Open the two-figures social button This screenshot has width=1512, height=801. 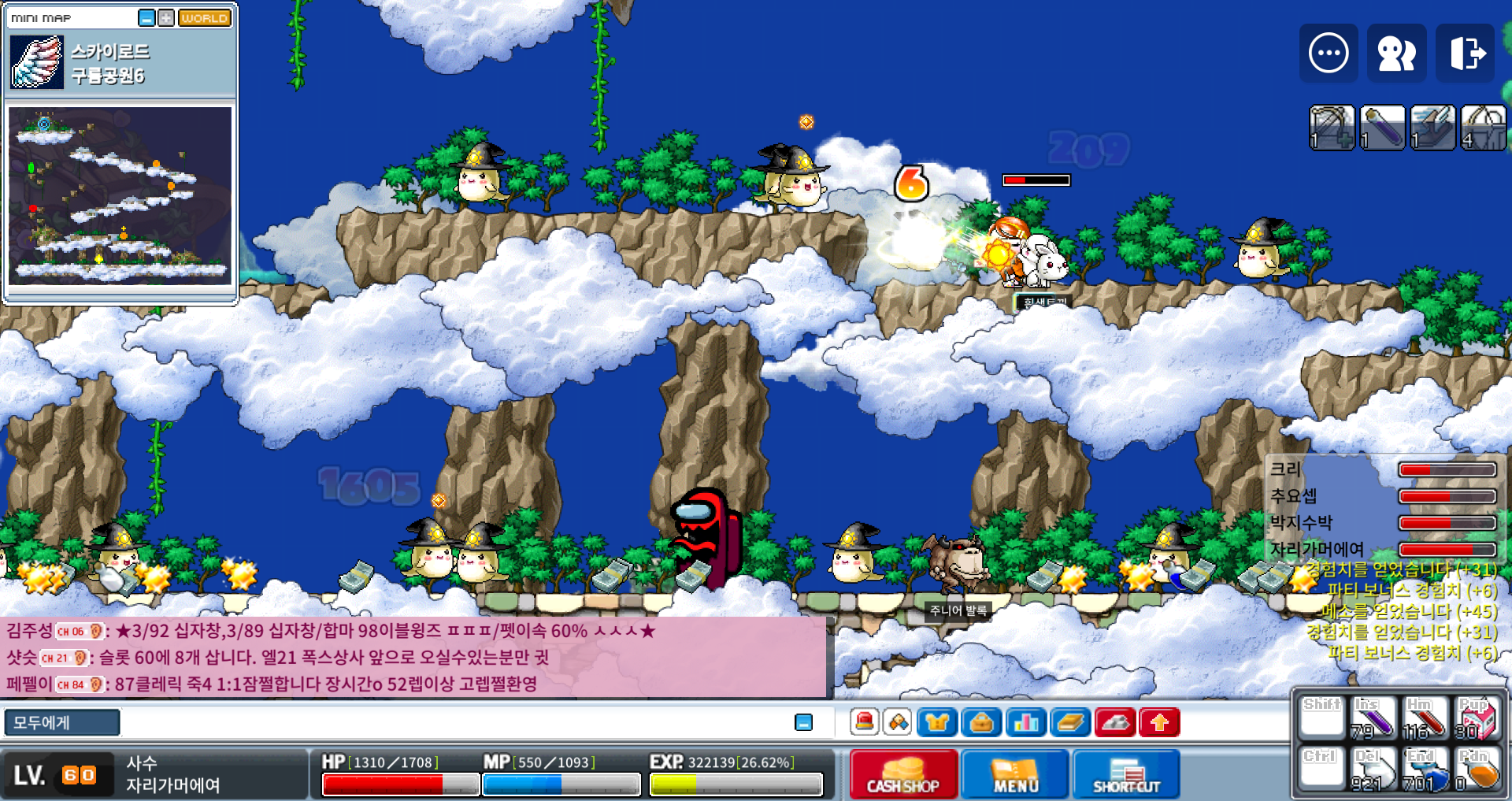point(1396,54)
